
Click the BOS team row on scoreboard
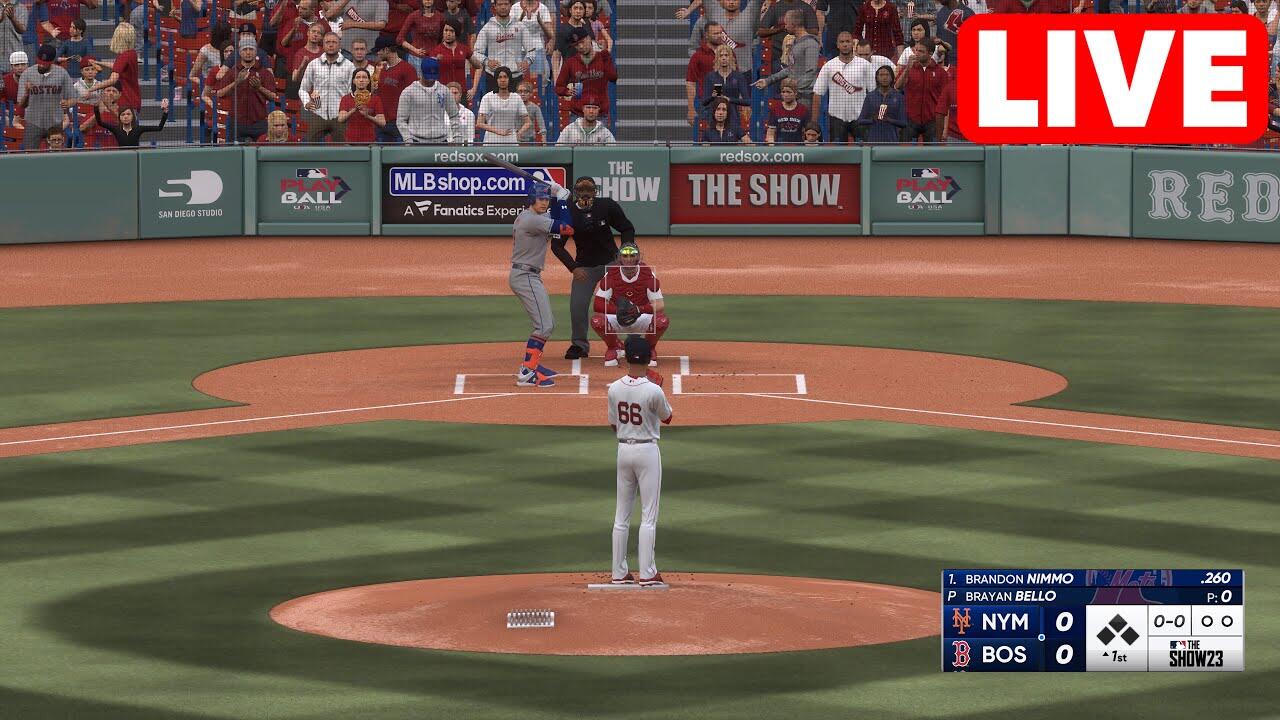1012,655
